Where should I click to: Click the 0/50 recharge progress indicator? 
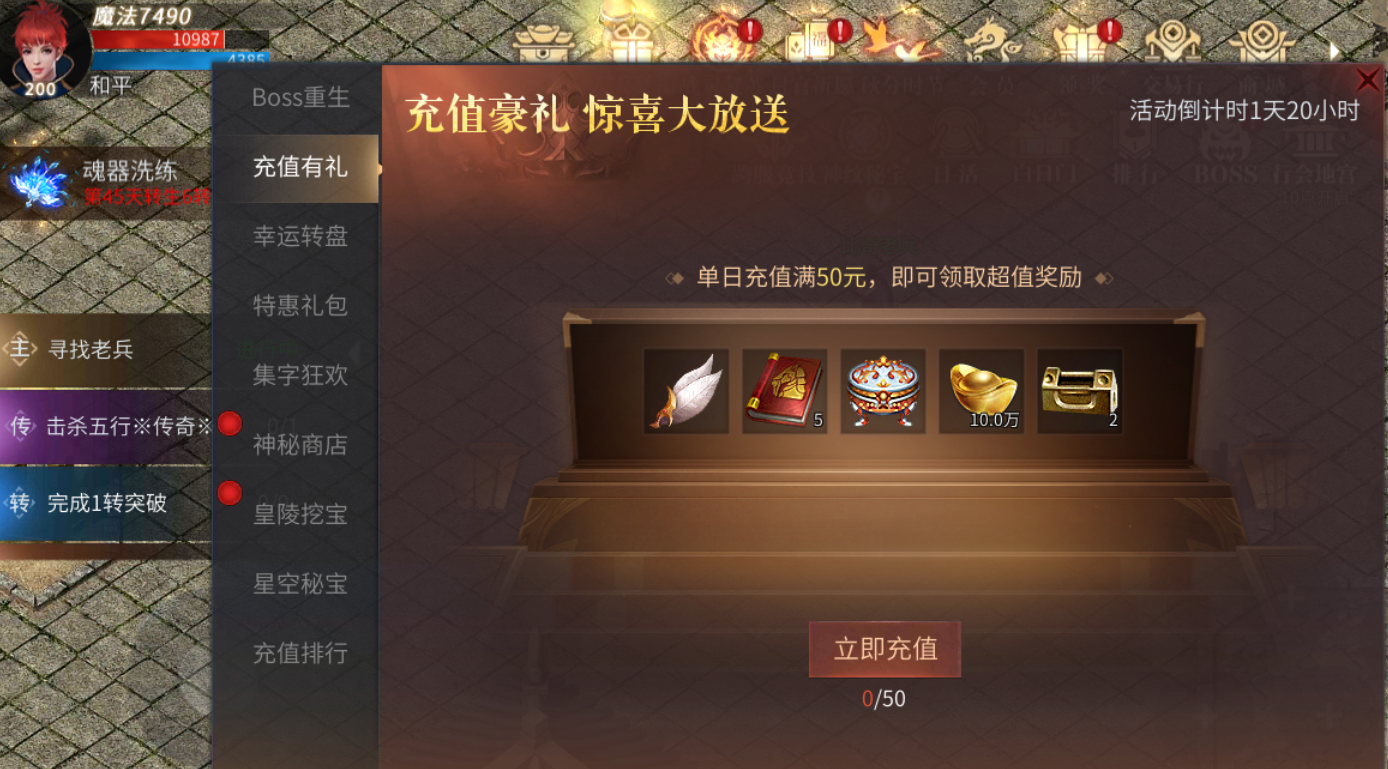point(884,700)
